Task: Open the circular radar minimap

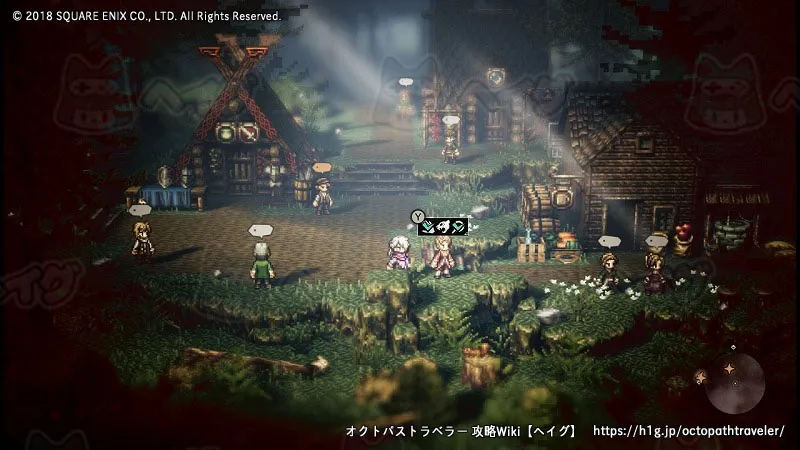Action: 734,384
